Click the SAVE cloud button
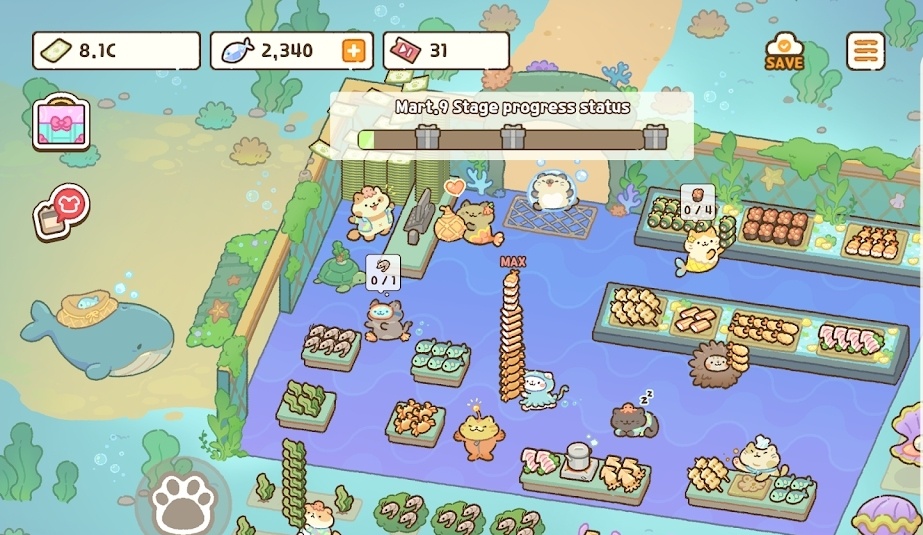 784,50
